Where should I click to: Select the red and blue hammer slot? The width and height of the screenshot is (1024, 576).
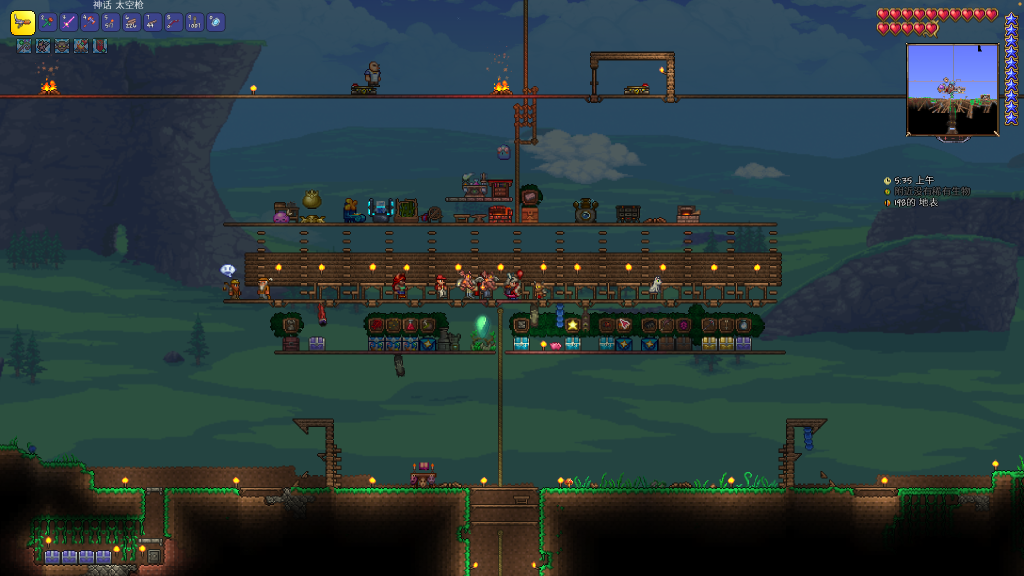(x=90, y=22)
